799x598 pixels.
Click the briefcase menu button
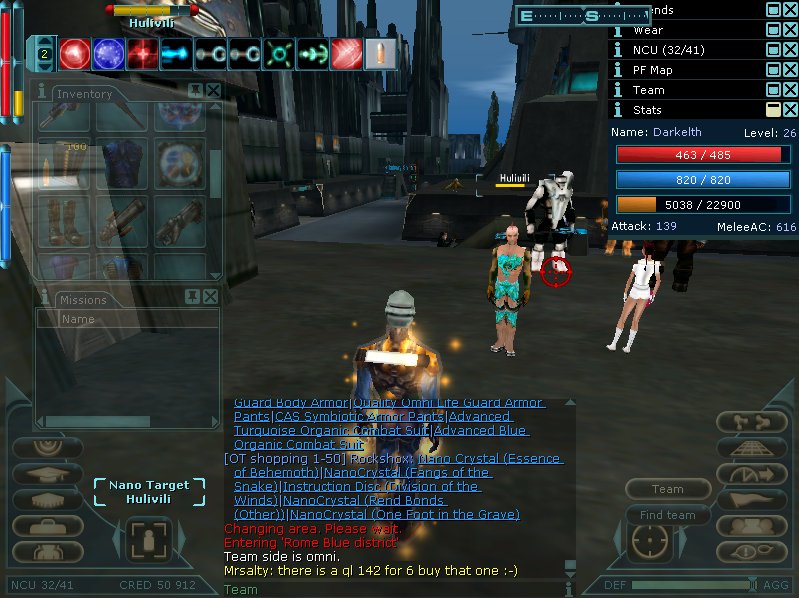click(x=47, y=524)
